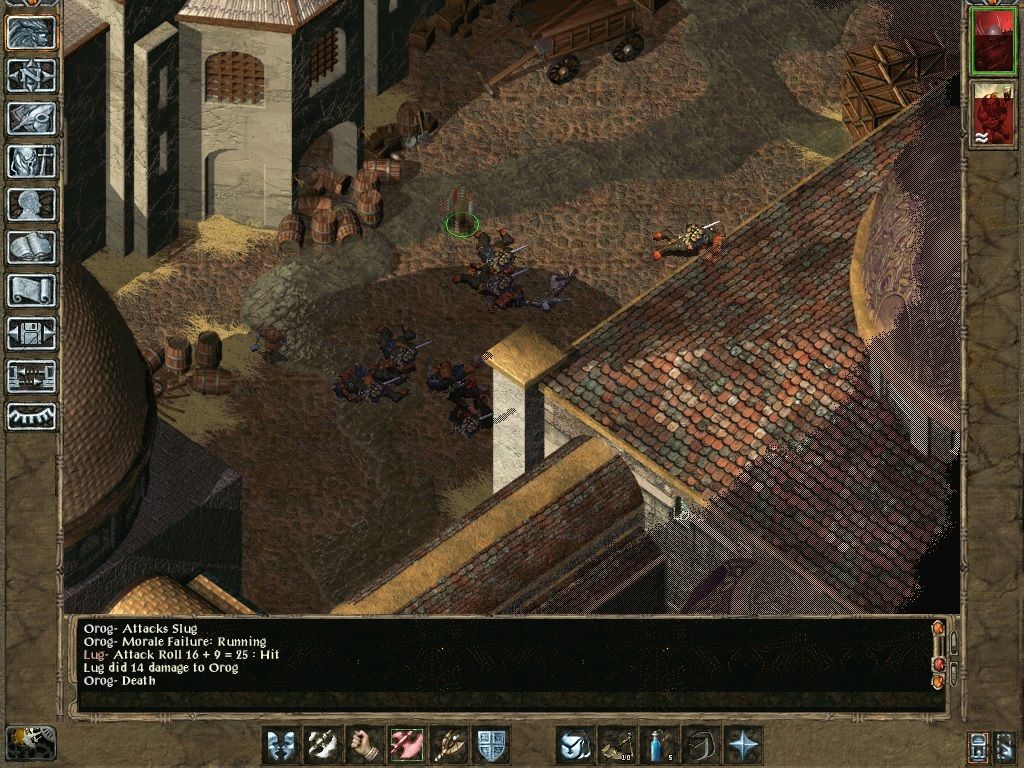Select the first character portrait

991,42
